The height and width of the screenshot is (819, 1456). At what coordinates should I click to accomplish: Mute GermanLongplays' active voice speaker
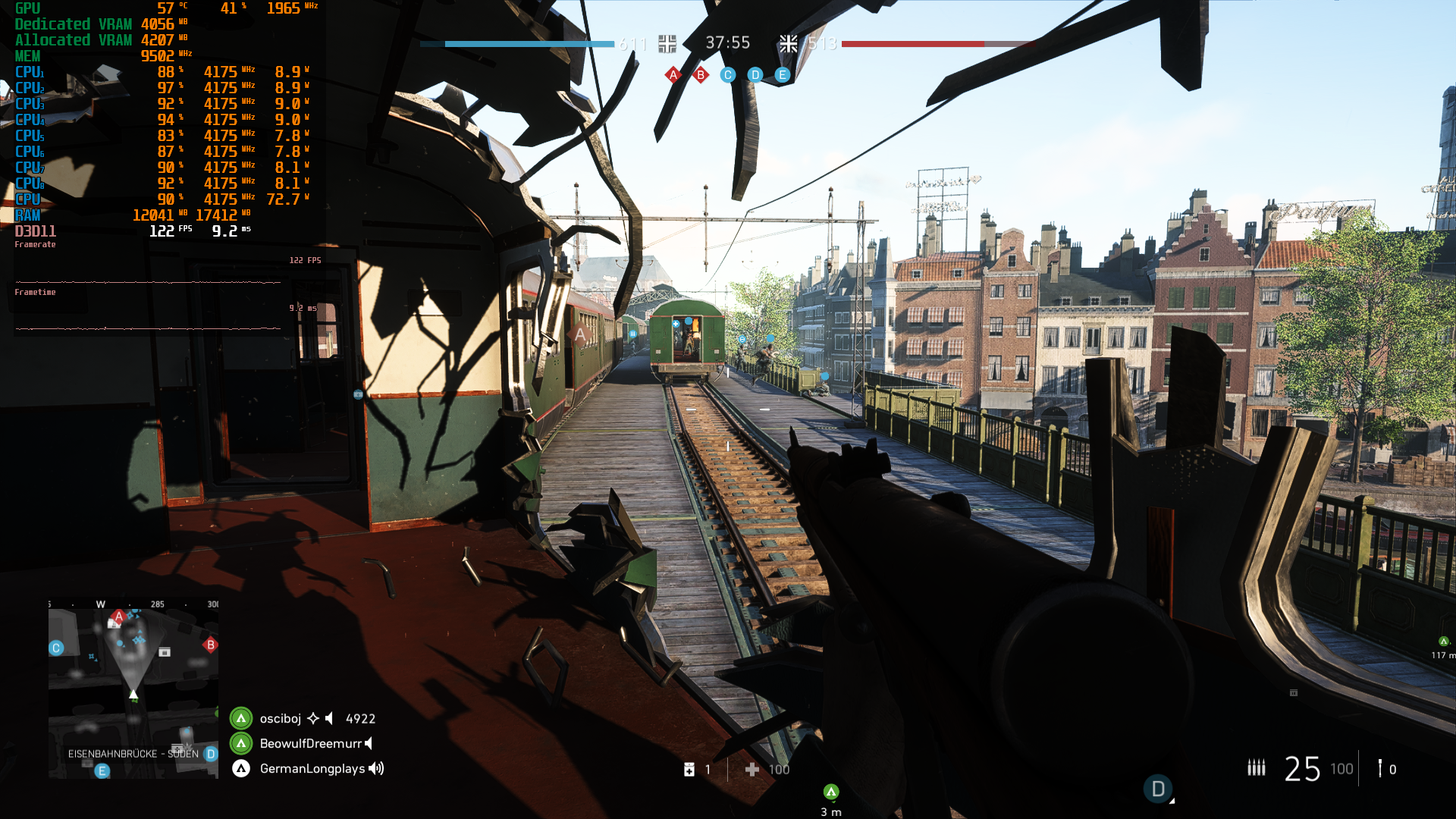tap(375, 768)
